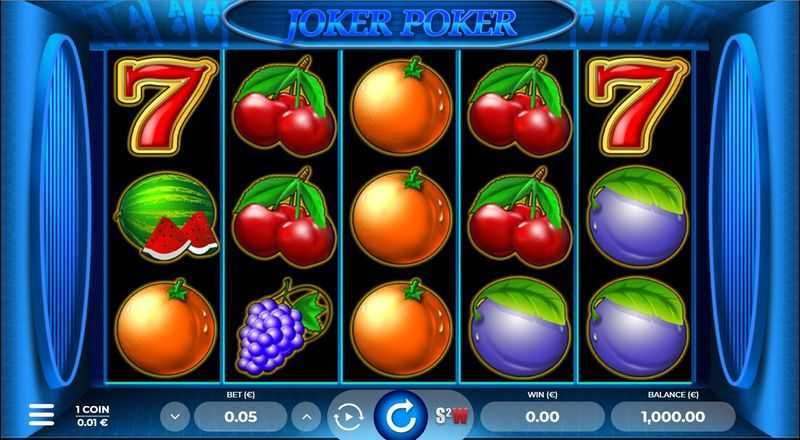This screenshot has height=440, width=800.
Task: Start autoplay spins
Action: click(347, 415)
